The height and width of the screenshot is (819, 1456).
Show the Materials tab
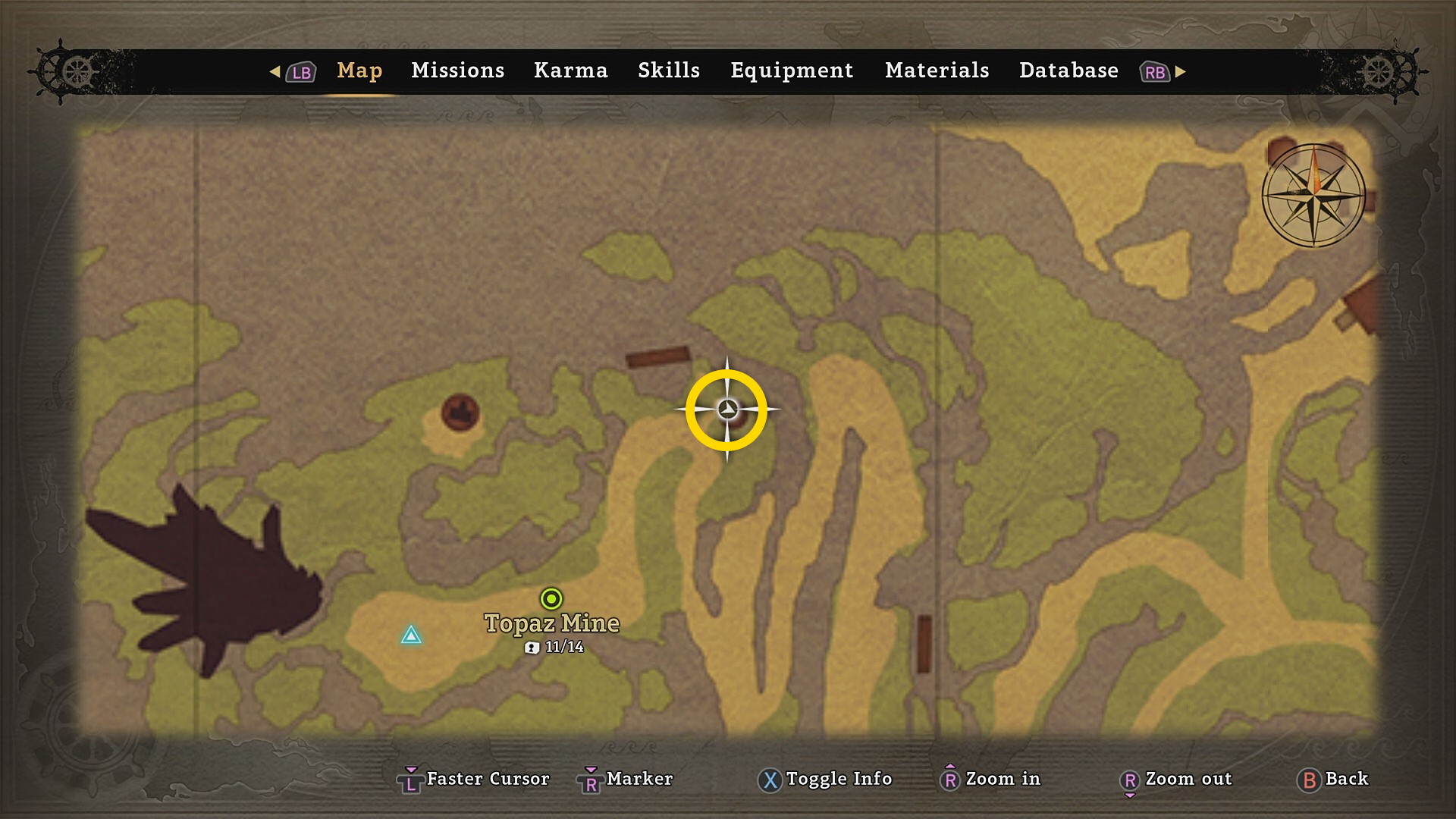click(937, 71)
